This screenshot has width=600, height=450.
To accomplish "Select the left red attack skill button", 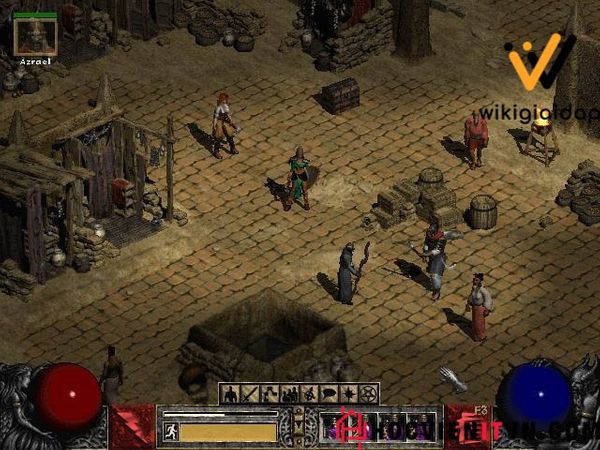I will point(132,425).
